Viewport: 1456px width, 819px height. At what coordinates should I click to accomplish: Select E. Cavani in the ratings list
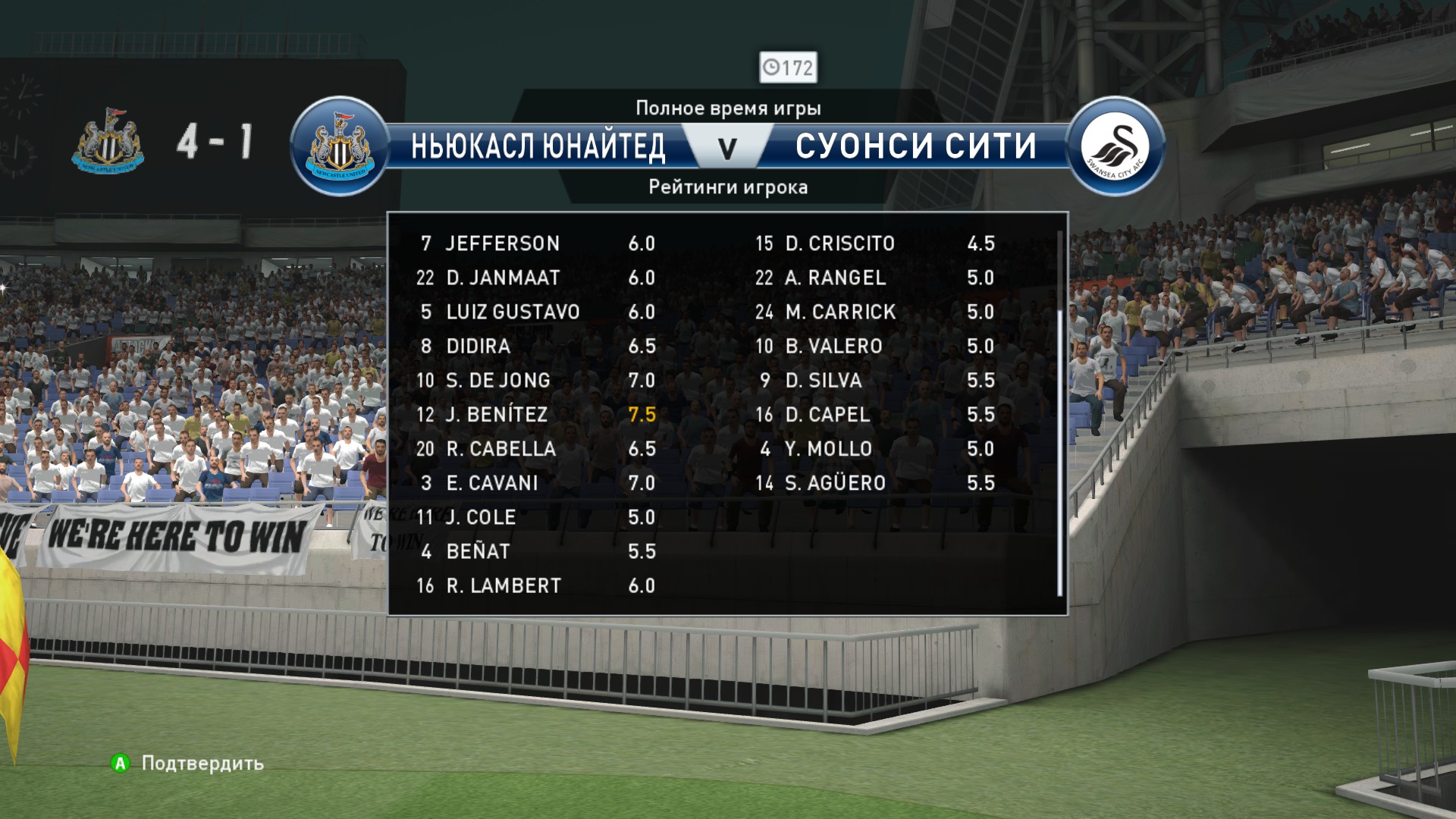[535, 483]
